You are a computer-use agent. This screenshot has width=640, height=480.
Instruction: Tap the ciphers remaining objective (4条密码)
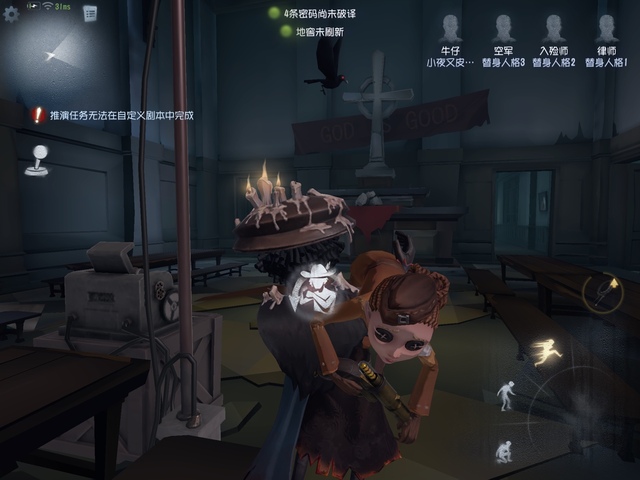(320, 13)
